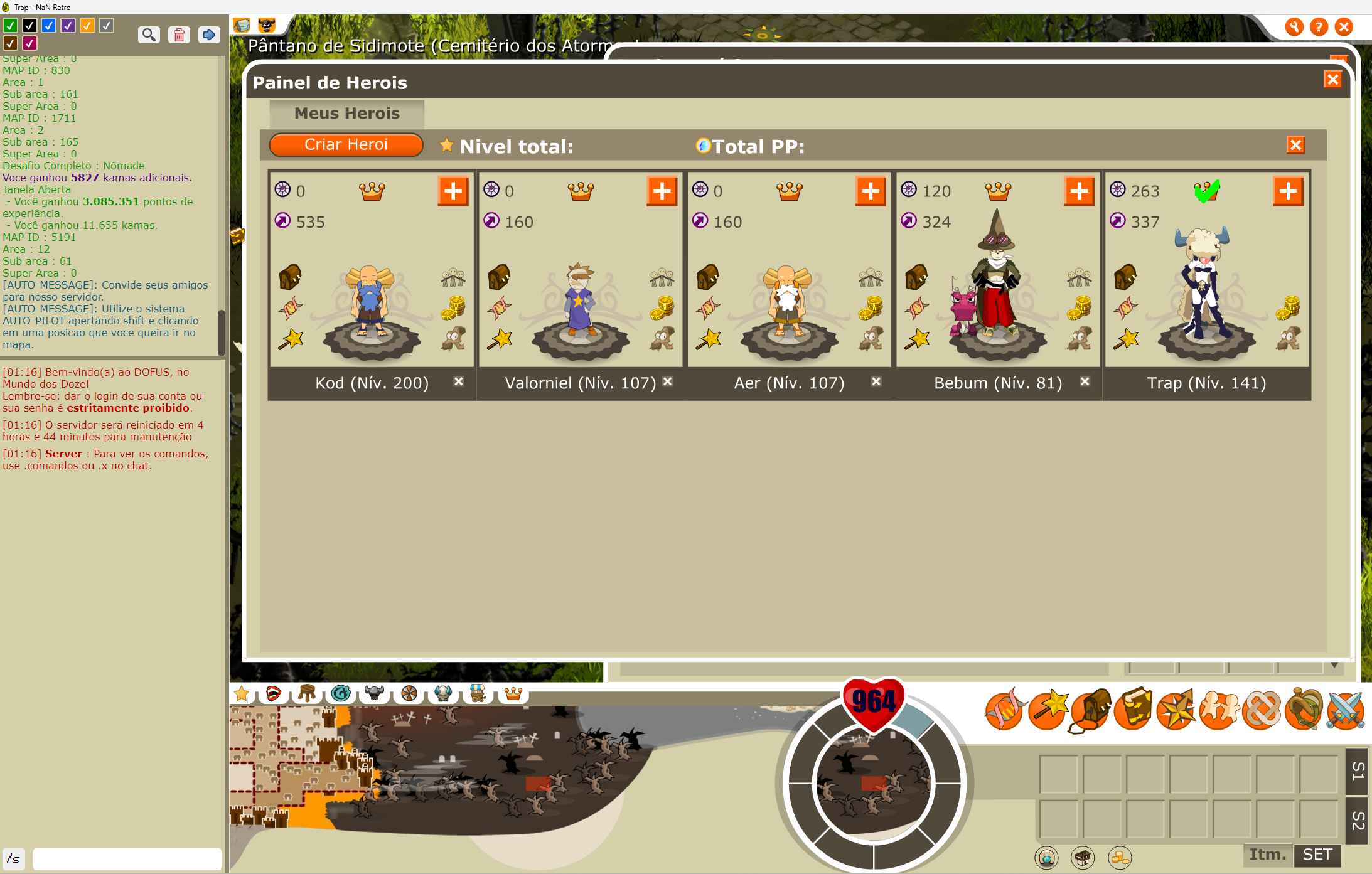
Task: Open the wrench options button
Action: (1294, 27)
